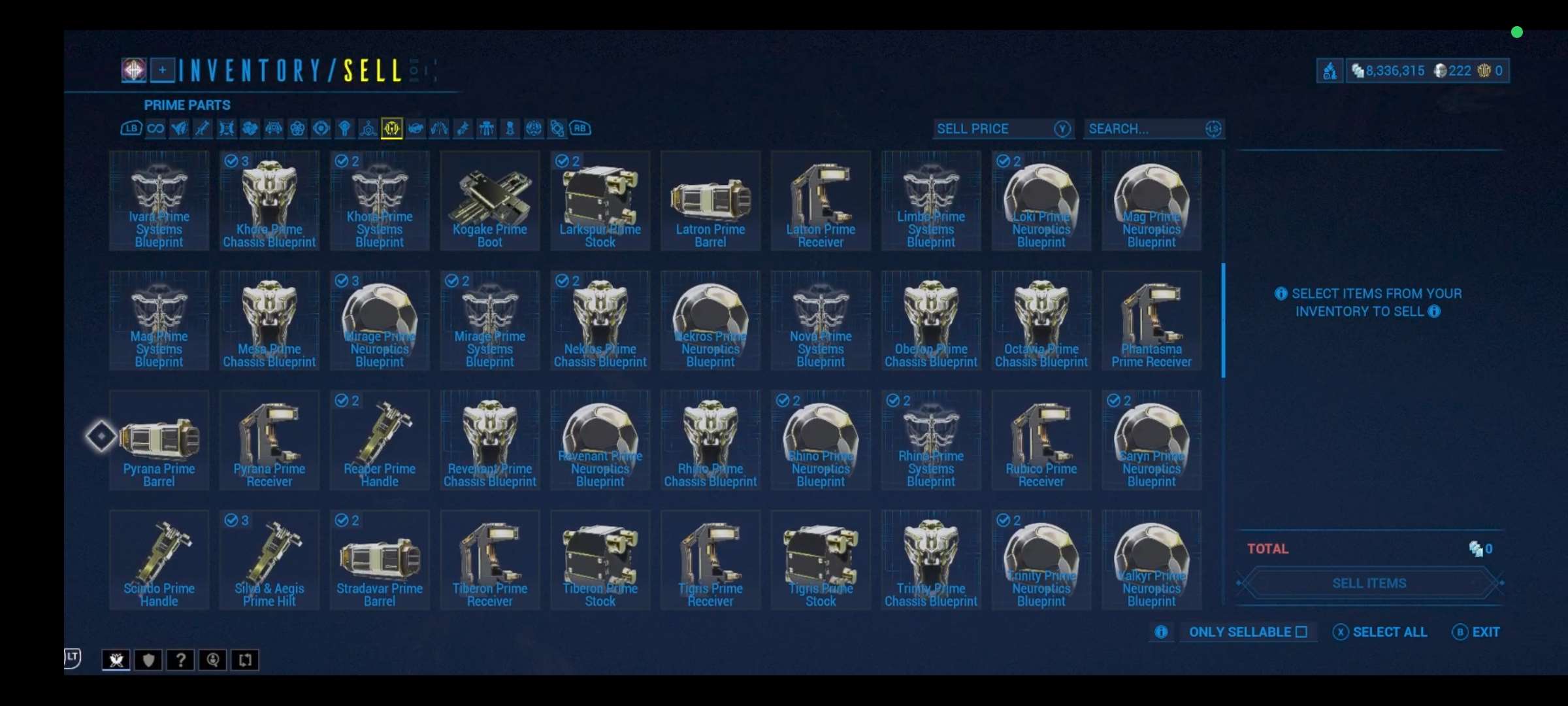This screenshot has width=1568, height=706.
Task: Open the Sell Price sort dropdown
Action: coord(1003,129)
